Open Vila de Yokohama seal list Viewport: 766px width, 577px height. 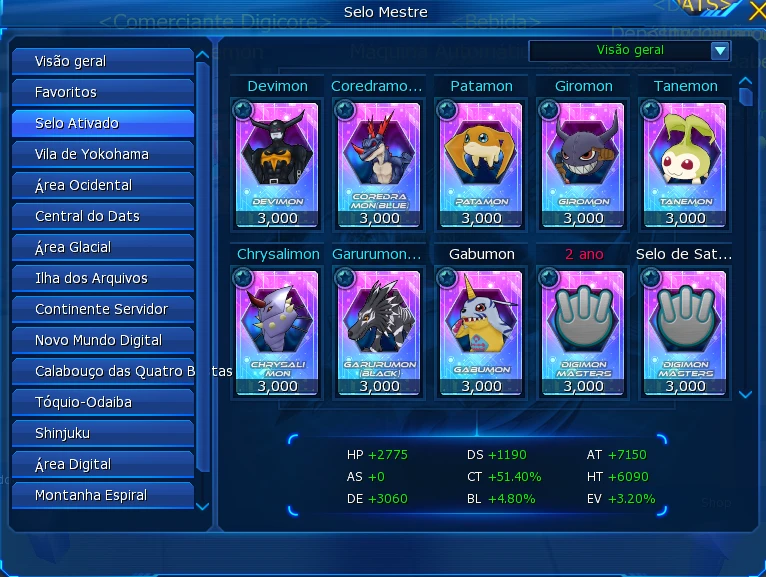[x=102, y=154]
